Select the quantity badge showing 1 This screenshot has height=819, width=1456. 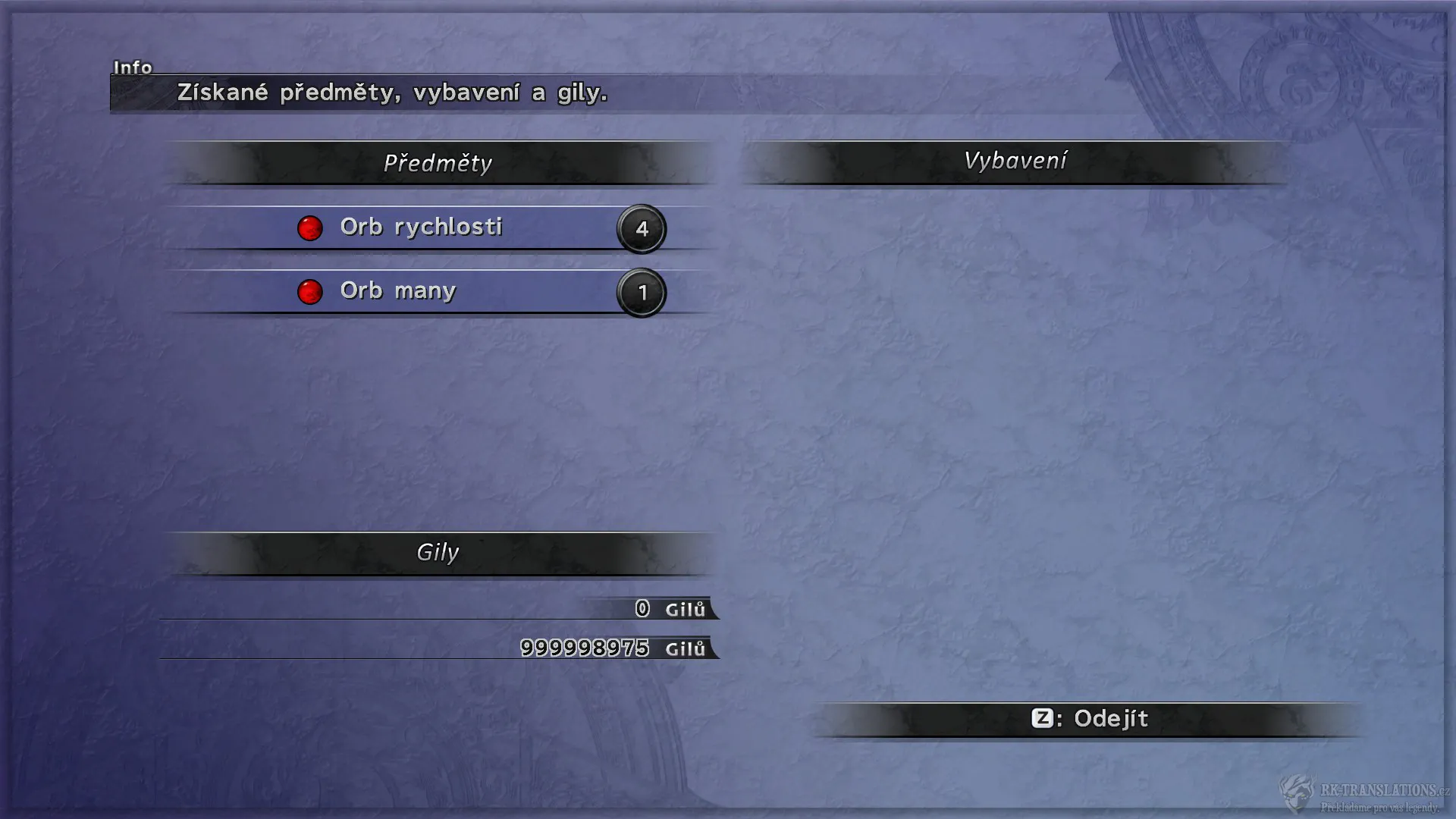(x=642, y=293)
